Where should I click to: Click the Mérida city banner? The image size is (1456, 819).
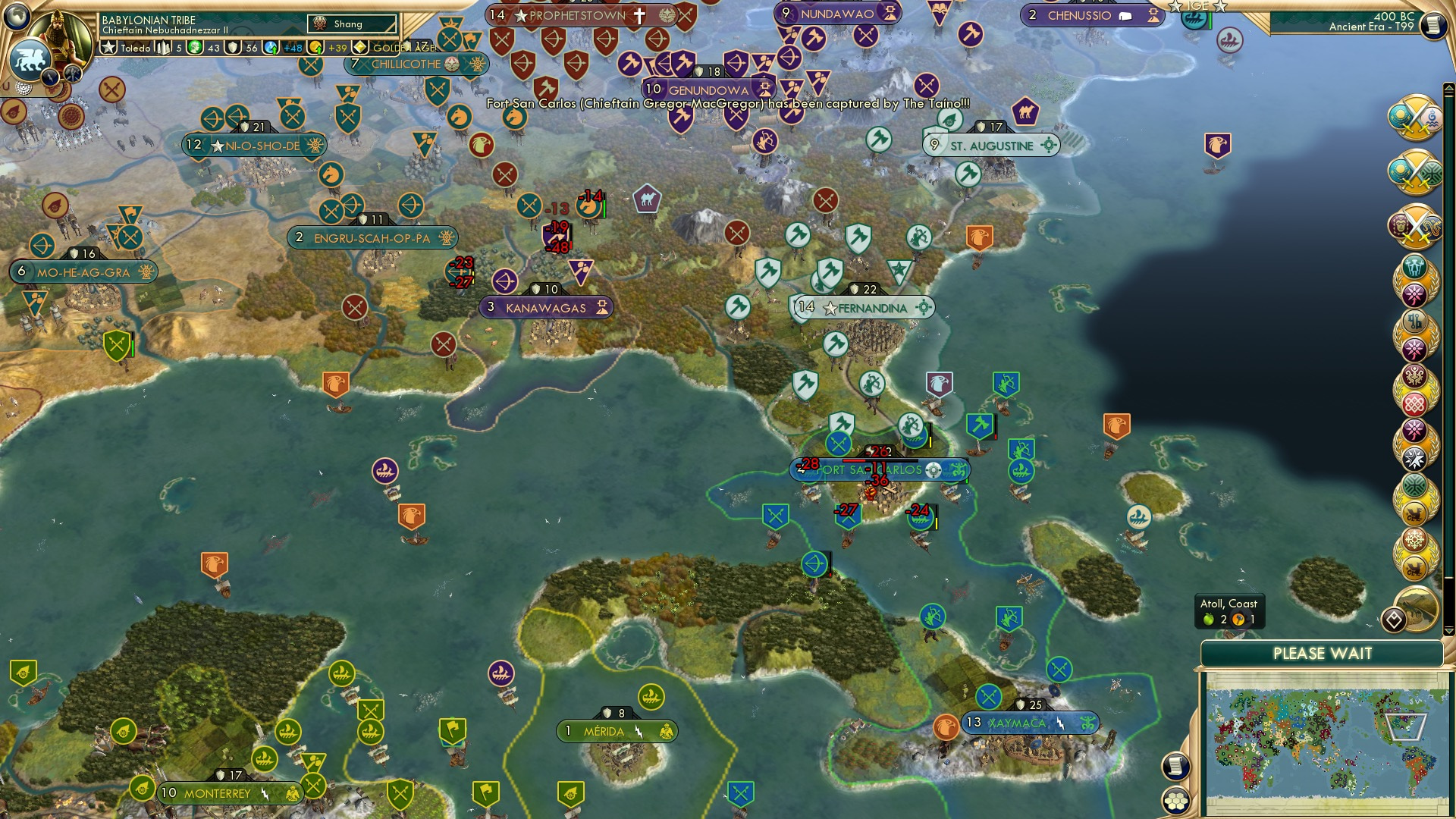[614, 730]
